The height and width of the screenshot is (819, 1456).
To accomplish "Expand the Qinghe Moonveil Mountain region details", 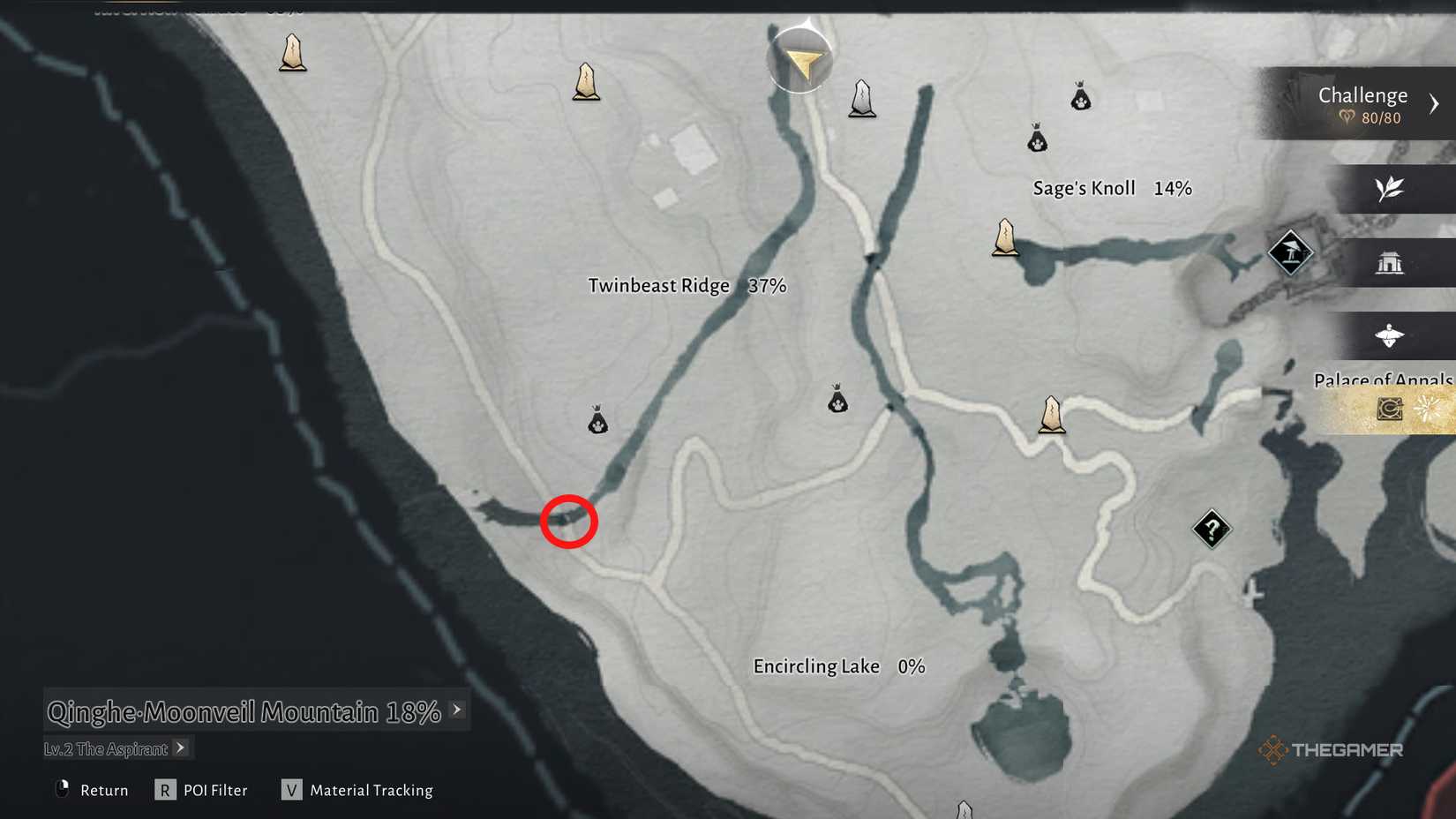I will 456,709.
